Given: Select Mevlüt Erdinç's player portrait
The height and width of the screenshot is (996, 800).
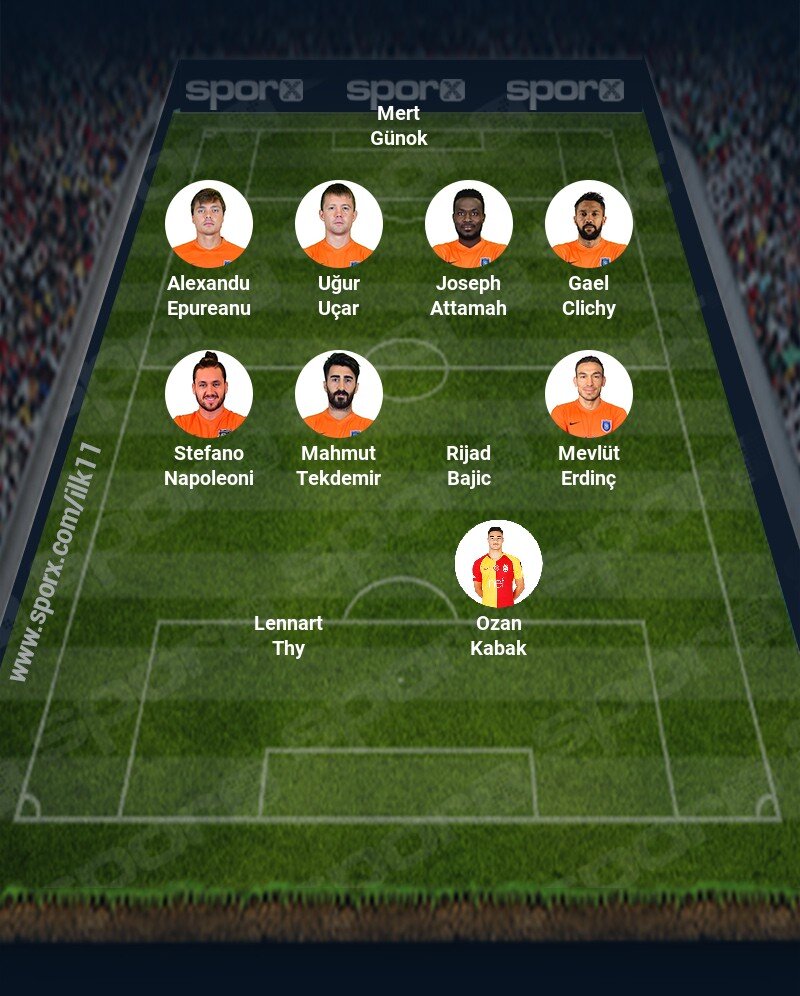Looking at the screenshot, I should (x=588, y=394).
